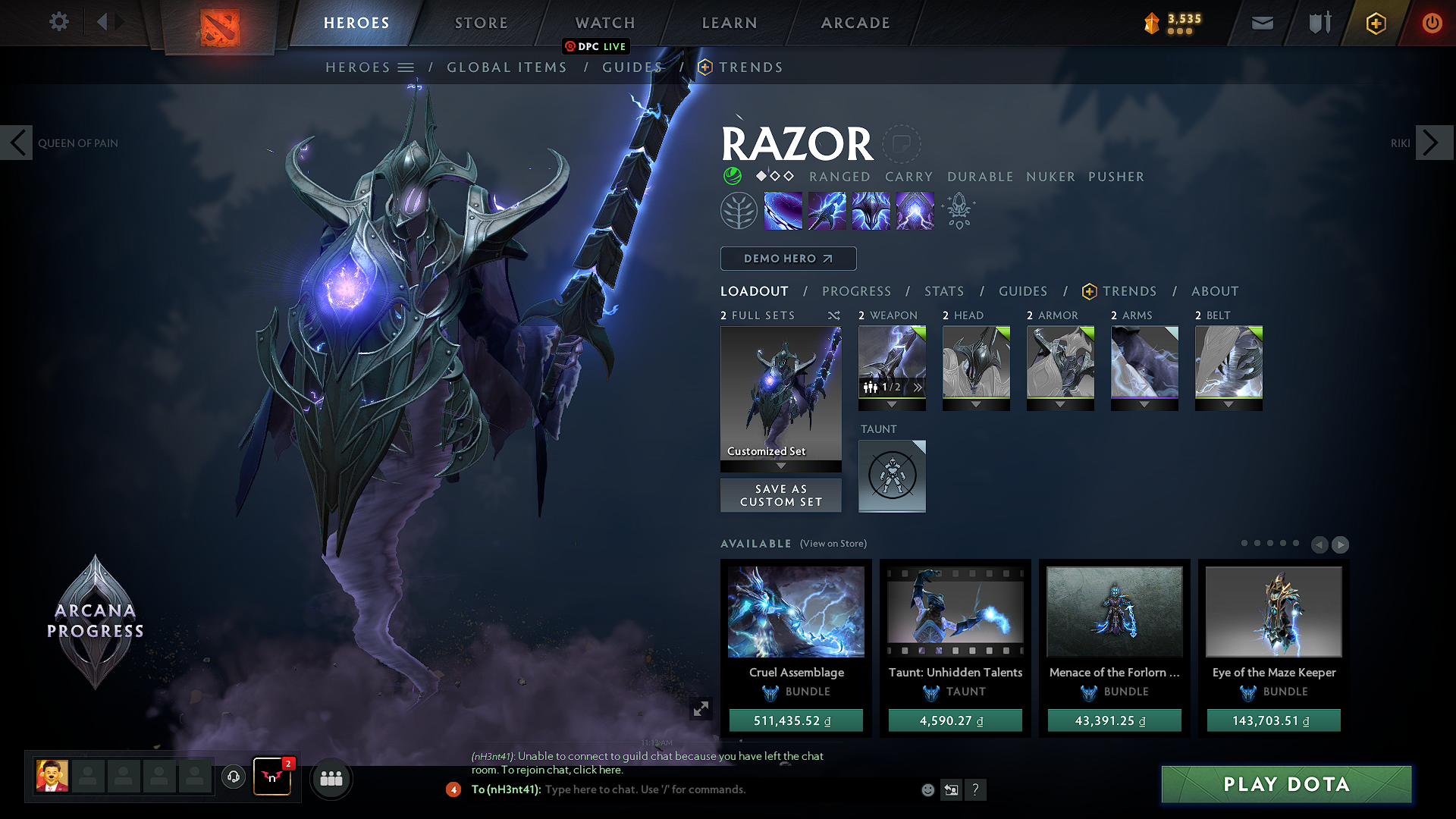Open the voice chat headset icon

pos(233,778)
